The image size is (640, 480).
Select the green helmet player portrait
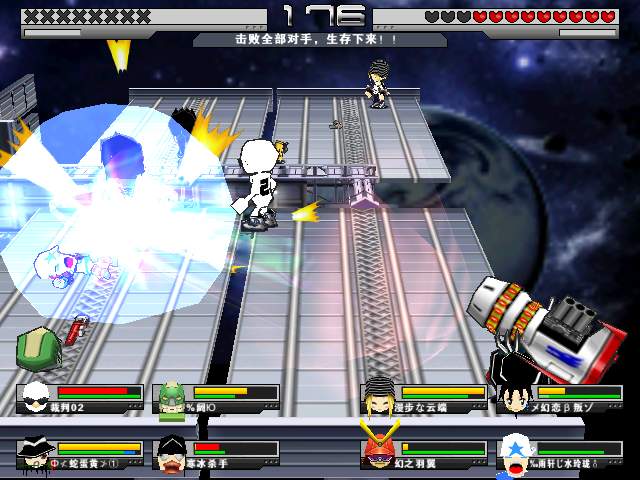point(173,397)
